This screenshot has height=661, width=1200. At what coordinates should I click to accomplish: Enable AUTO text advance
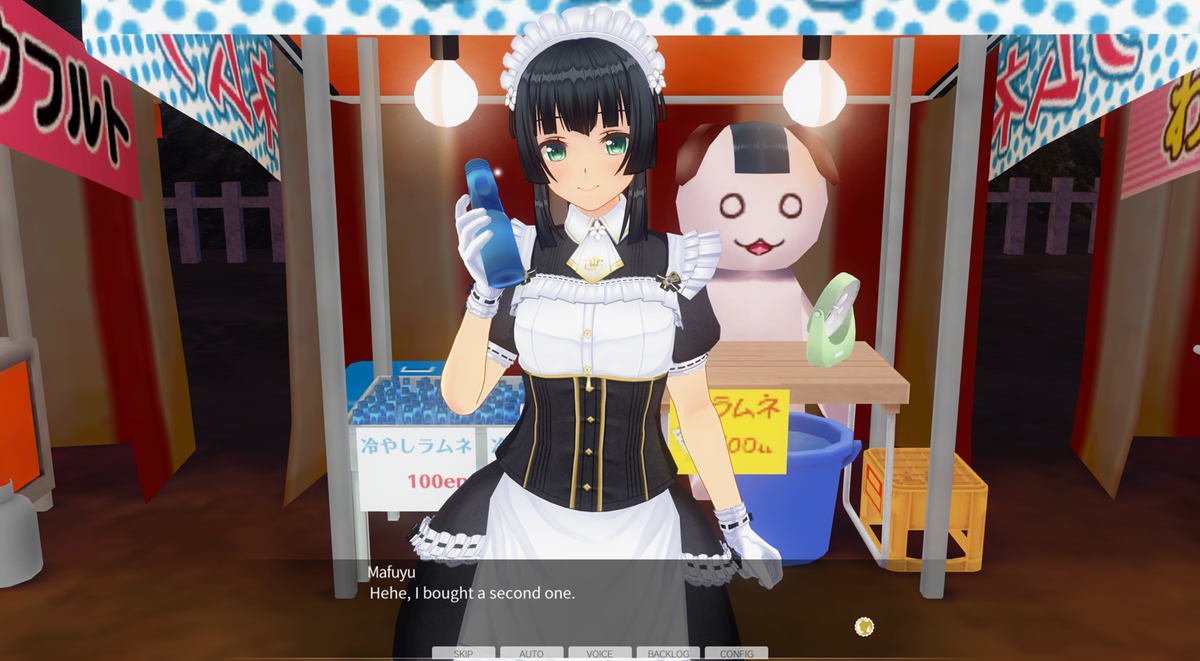point(531,654)
